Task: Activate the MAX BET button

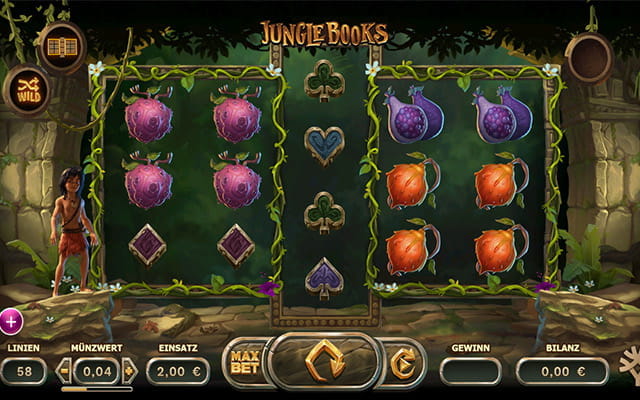Action: click(244, 362)
